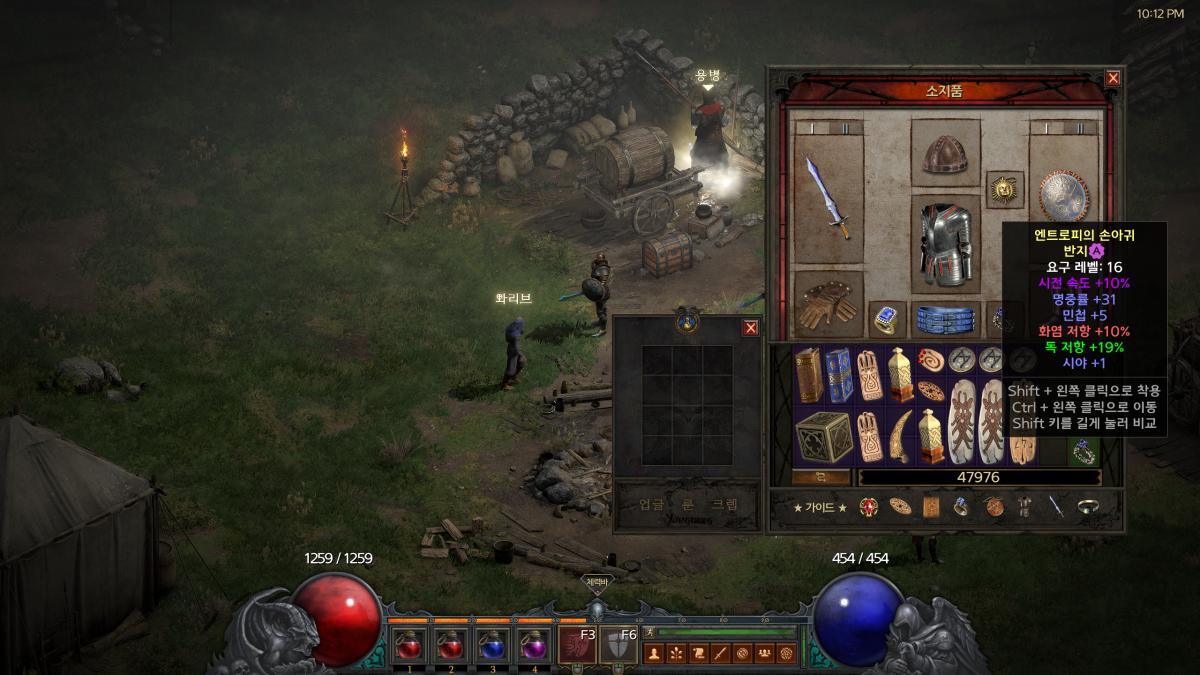Image resolution: width=1200 pixels, height=675 pixels.
Task: Choose the sun amulet slot
Action: pos(1004,187)
